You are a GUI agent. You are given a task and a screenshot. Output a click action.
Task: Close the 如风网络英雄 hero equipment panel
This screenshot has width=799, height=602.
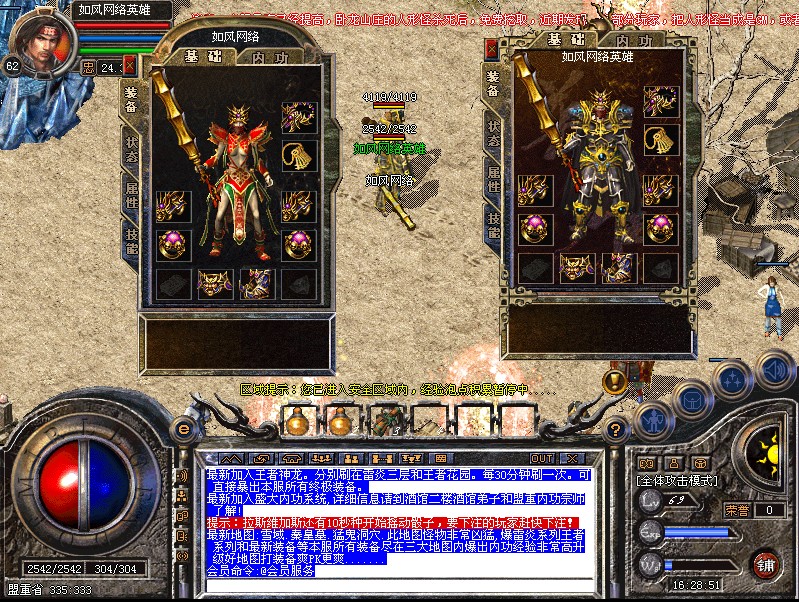coord(492,48)
